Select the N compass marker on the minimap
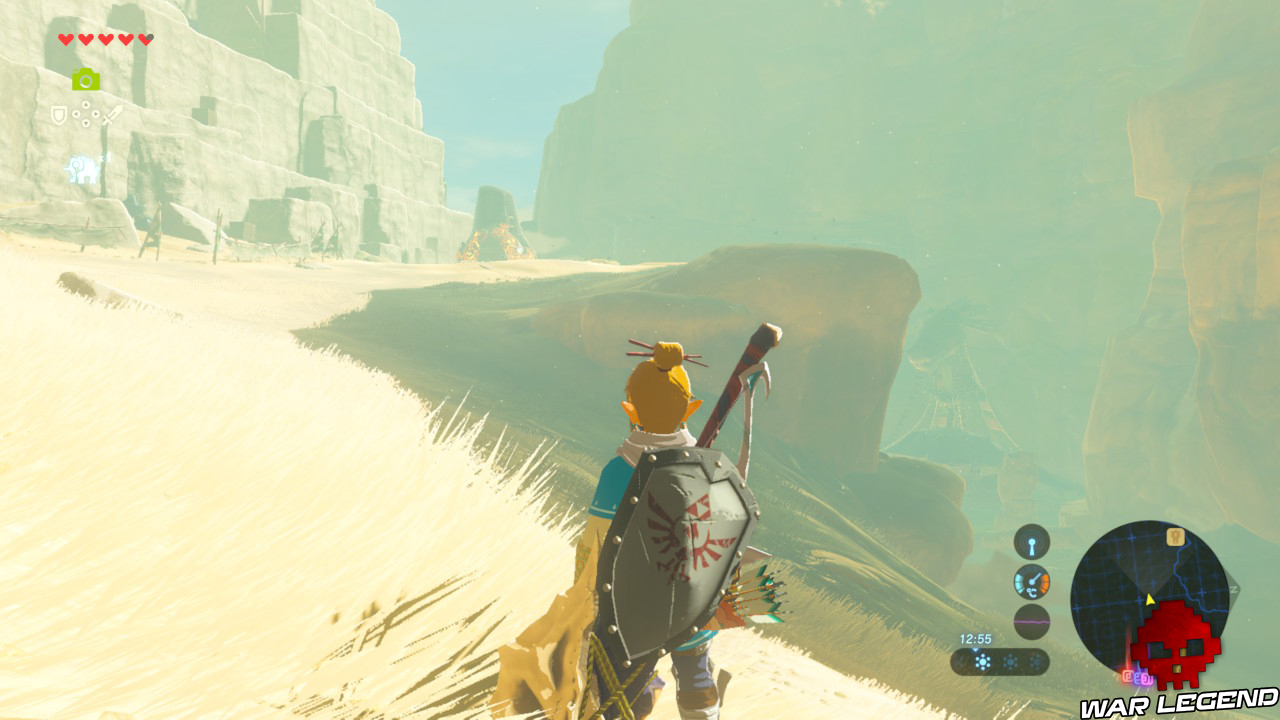 (1235, 587)
